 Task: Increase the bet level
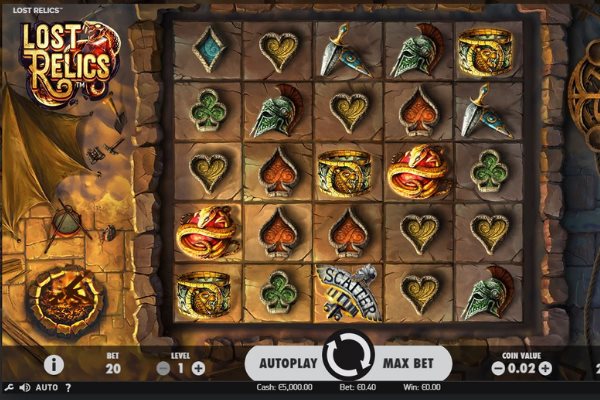pyautogui.click(x=198, y=368)
